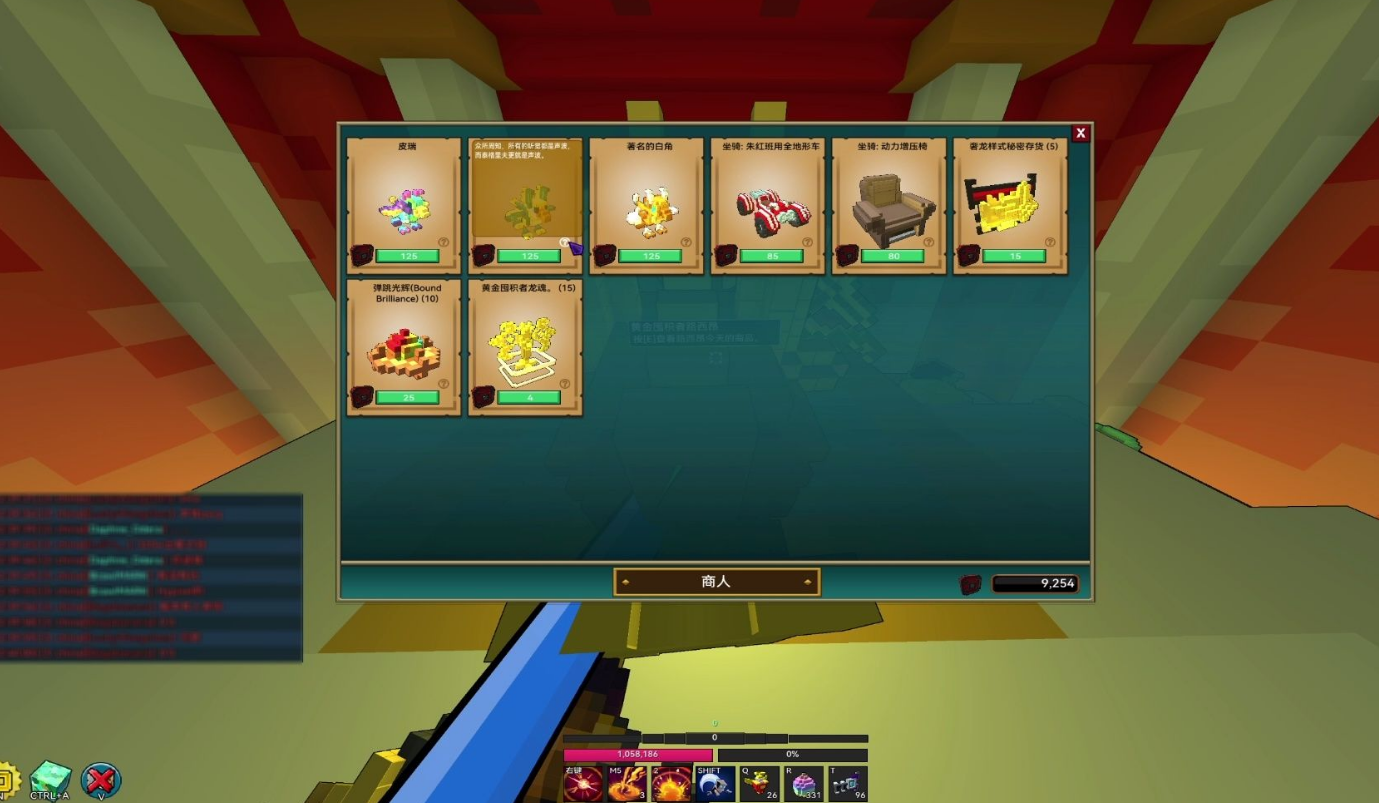Toggle the red X chat bubble icon
Image resolution: width=1379 pixels, height=803 pixels.
[100, 780]
